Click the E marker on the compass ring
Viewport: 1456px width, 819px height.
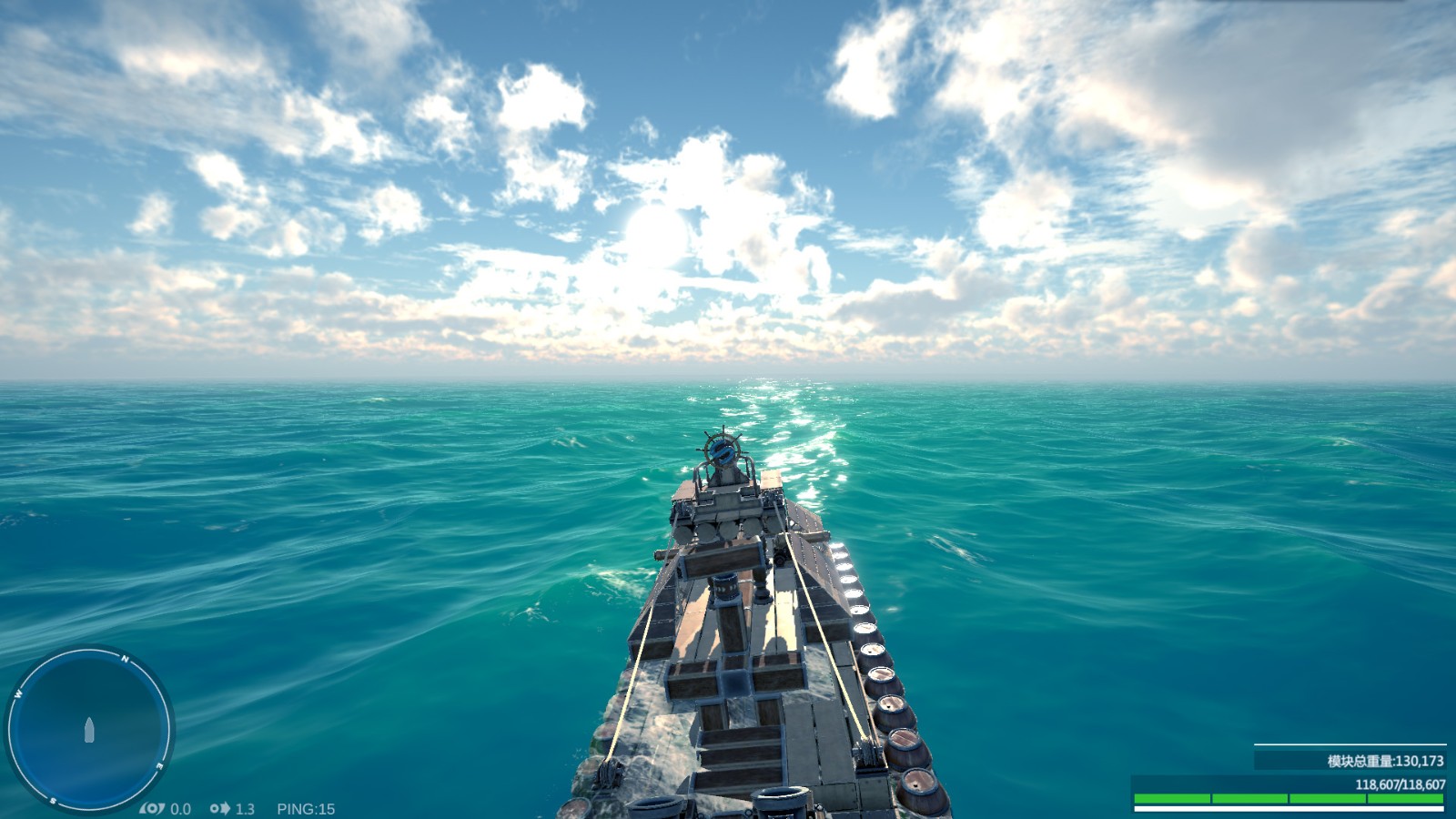tap(158, 766)
